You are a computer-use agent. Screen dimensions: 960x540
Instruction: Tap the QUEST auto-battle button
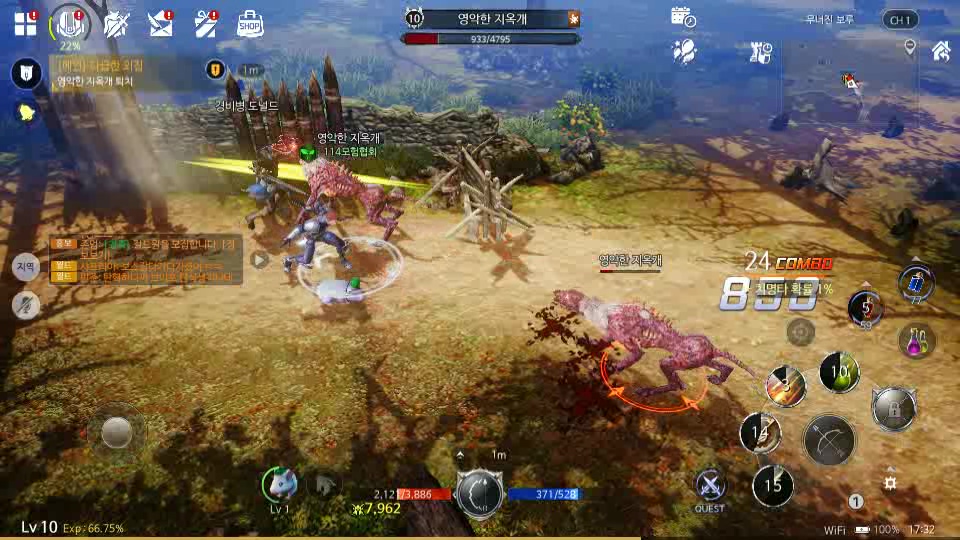710,486
